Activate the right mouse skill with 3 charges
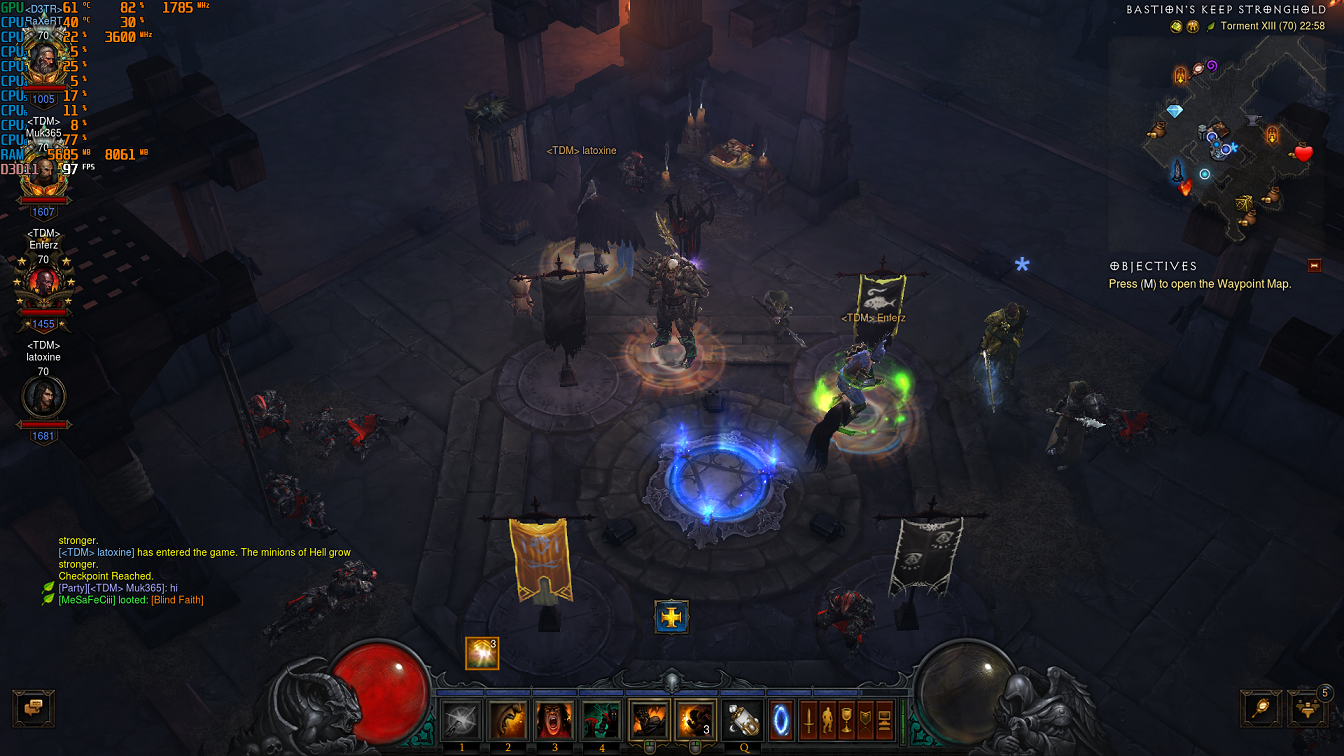Viewport: 1344px width, 756px height. pos(694,720)
